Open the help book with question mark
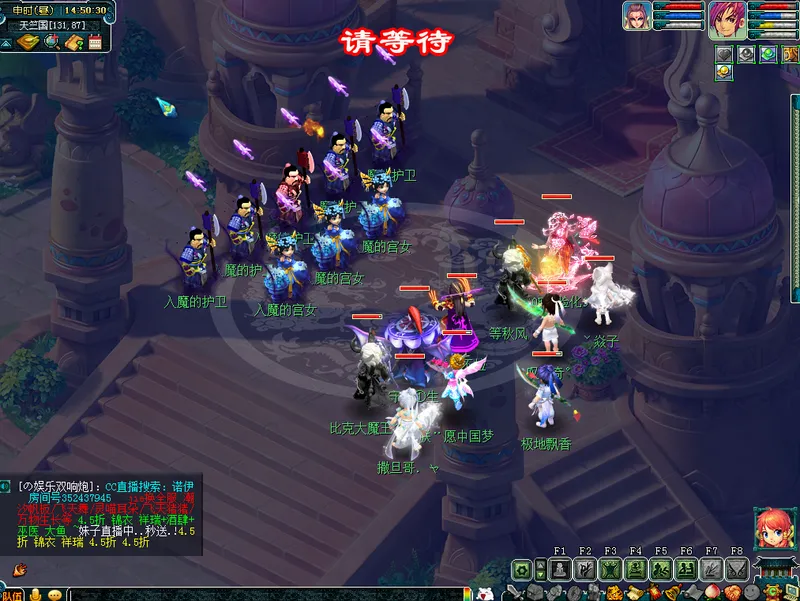 (x=74, y=42)
